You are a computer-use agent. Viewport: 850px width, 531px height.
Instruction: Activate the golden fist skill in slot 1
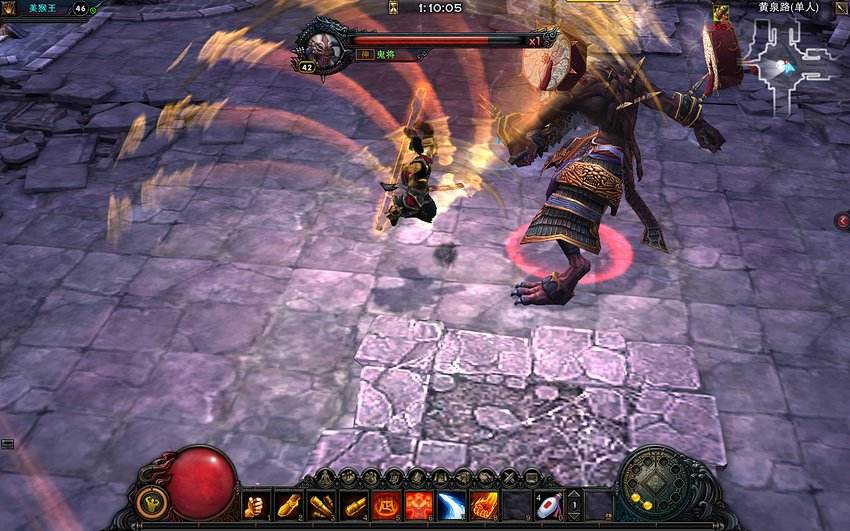point(256,506)
